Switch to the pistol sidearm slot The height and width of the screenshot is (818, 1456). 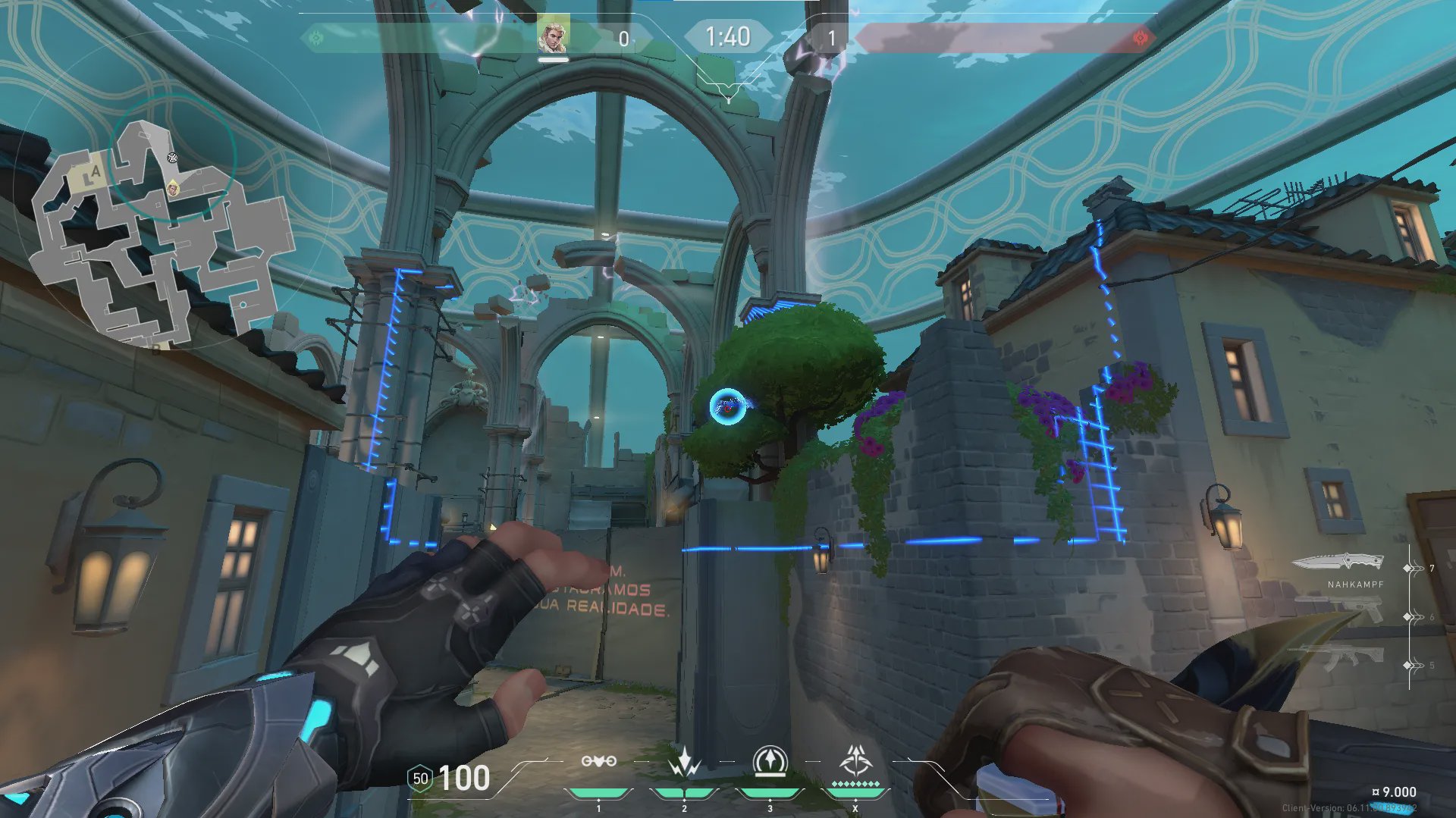tap(1341, 610)
